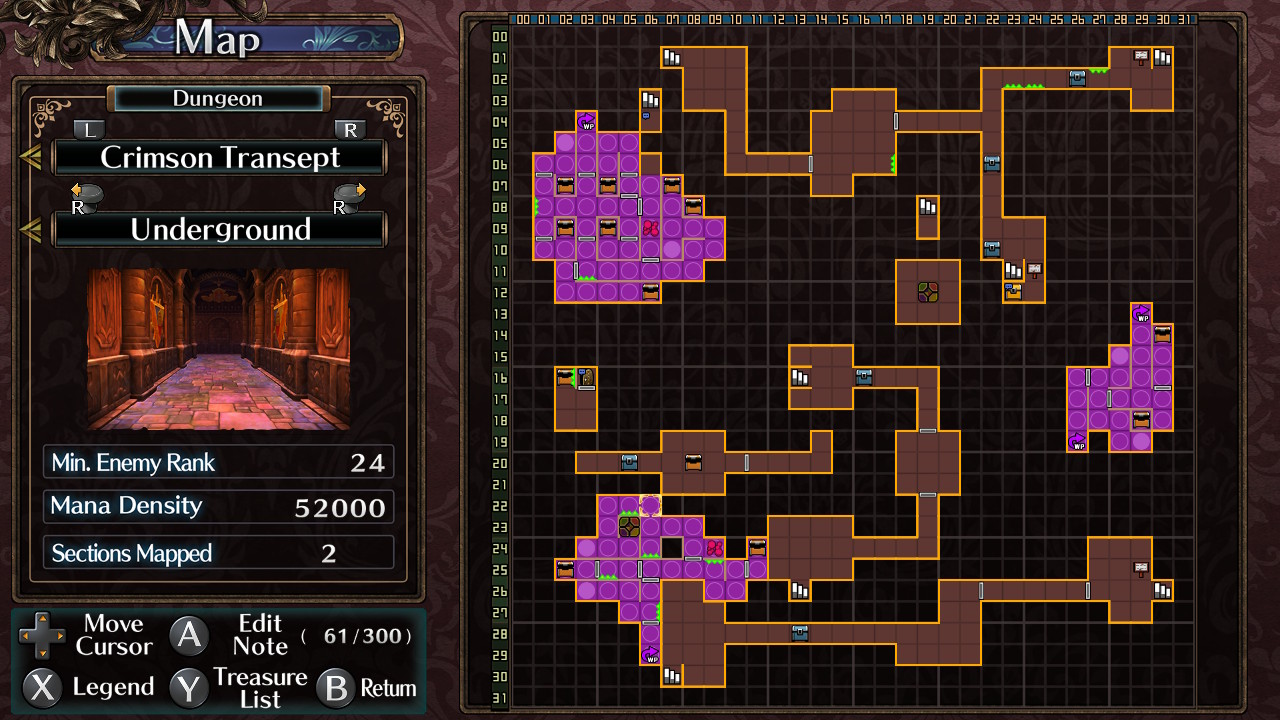Screen dimensions: 1280x720
Task: Click the left arrow beside Crimson Transept
Action: click(x=30, y=158)
